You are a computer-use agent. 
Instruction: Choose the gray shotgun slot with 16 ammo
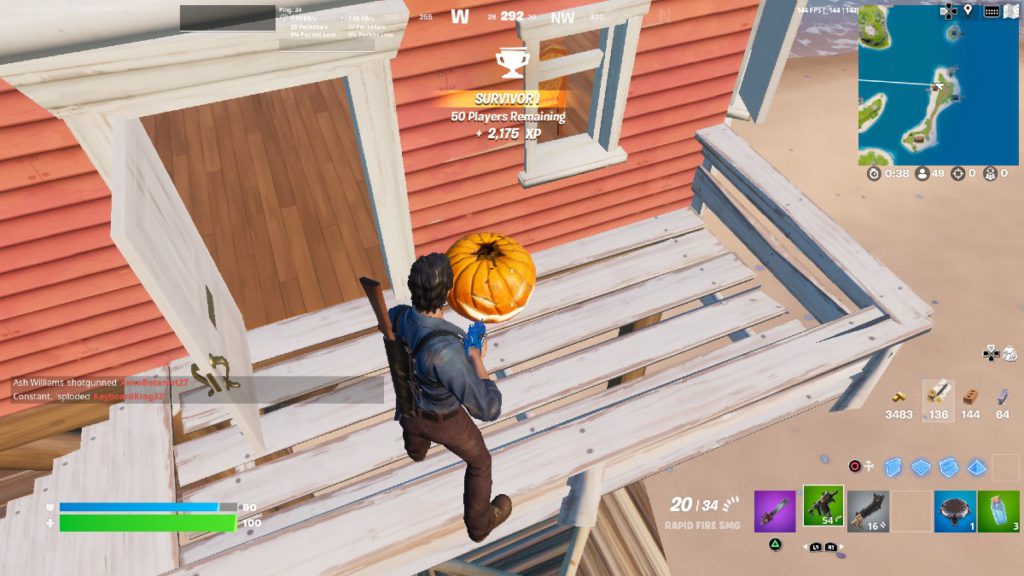pos(867,510)
